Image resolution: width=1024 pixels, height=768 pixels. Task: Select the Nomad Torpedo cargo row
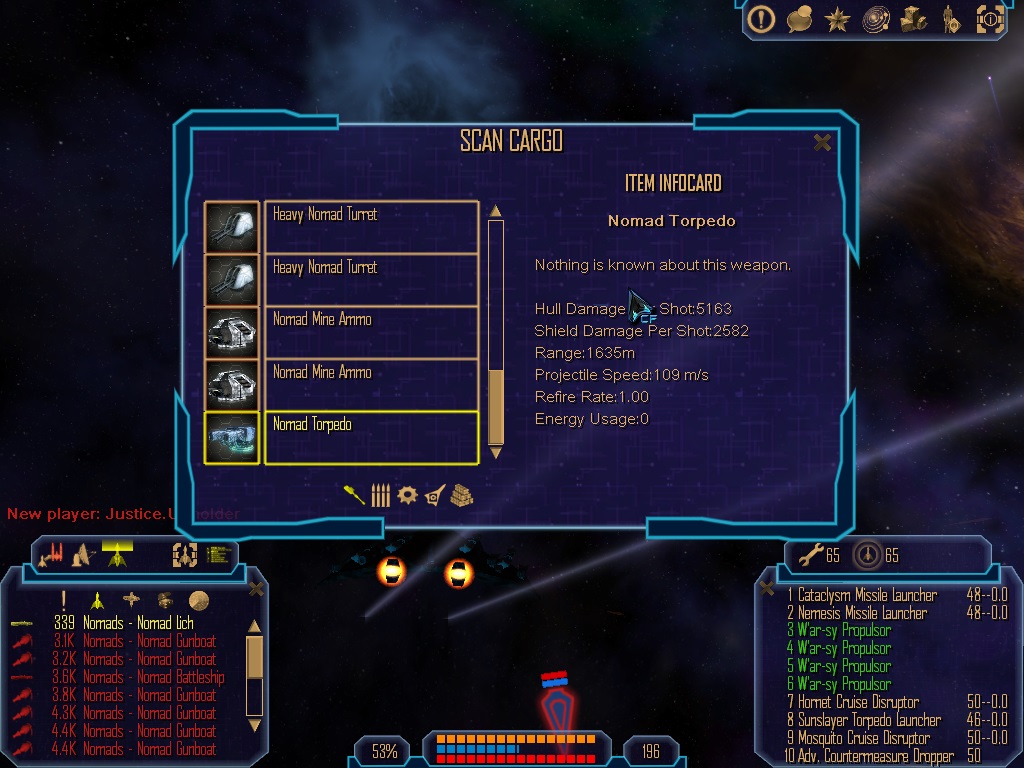coord(370,437)
